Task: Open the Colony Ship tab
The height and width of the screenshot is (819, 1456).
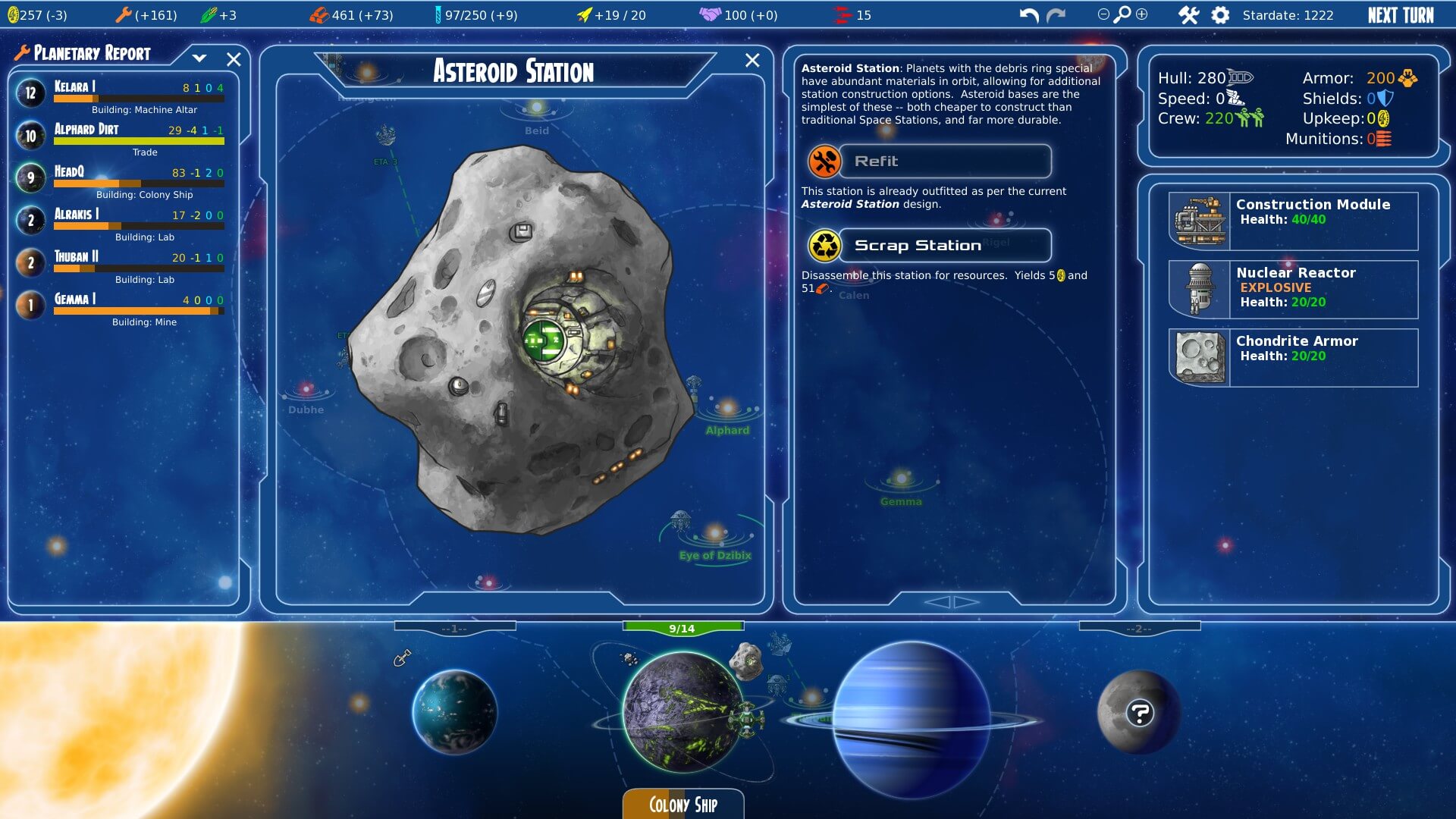Action: (682, 804)
